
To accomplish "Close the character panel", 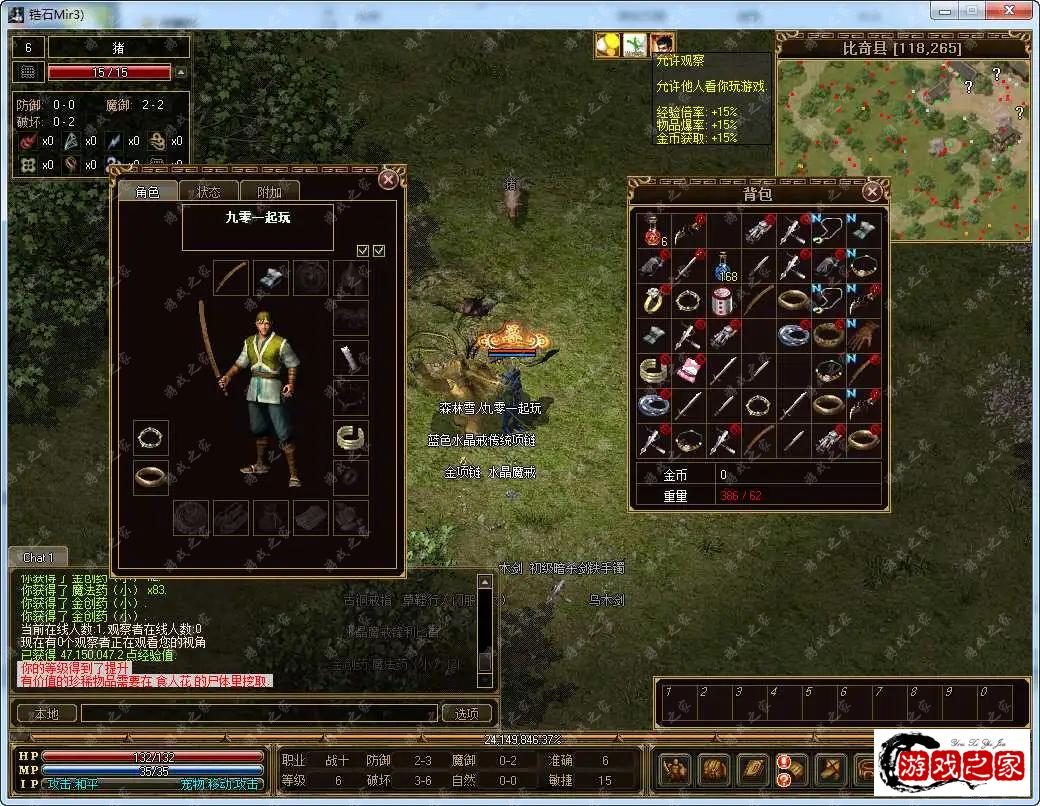I will (x=388, y=180).
